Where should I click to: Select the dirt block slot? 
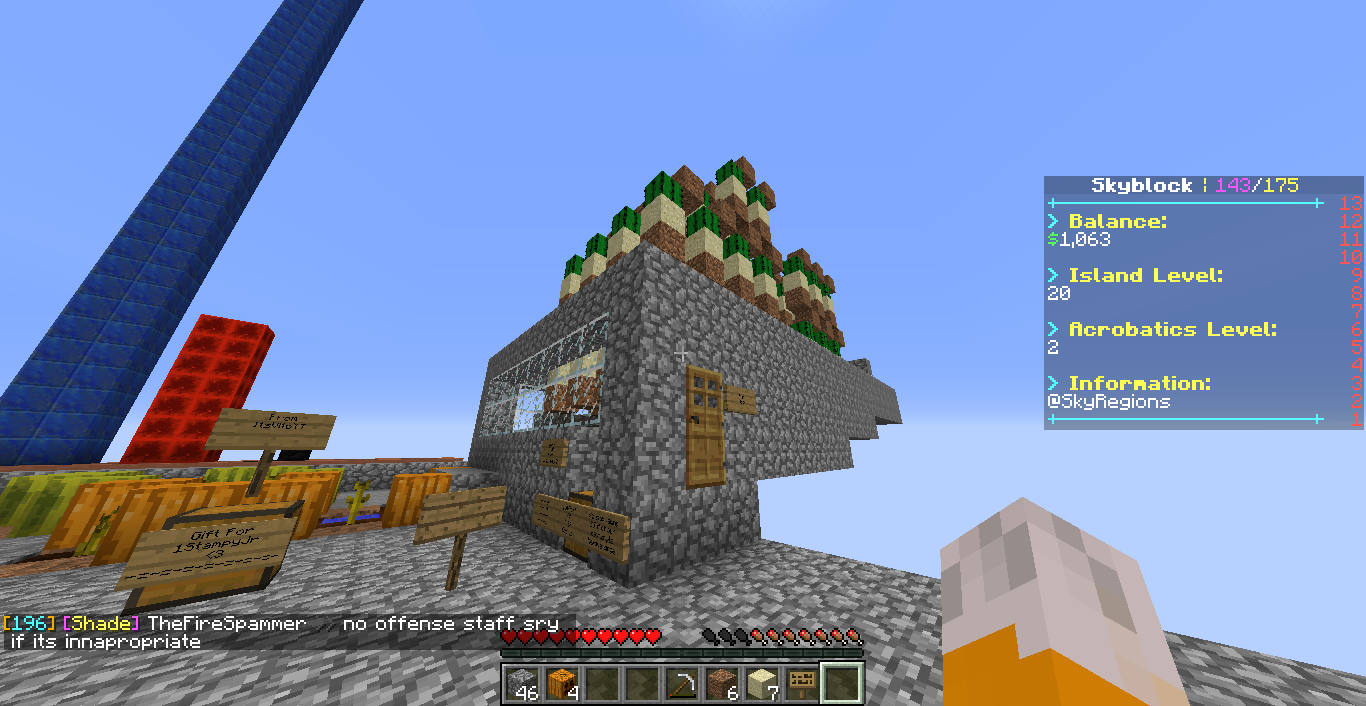pos(722,684)
